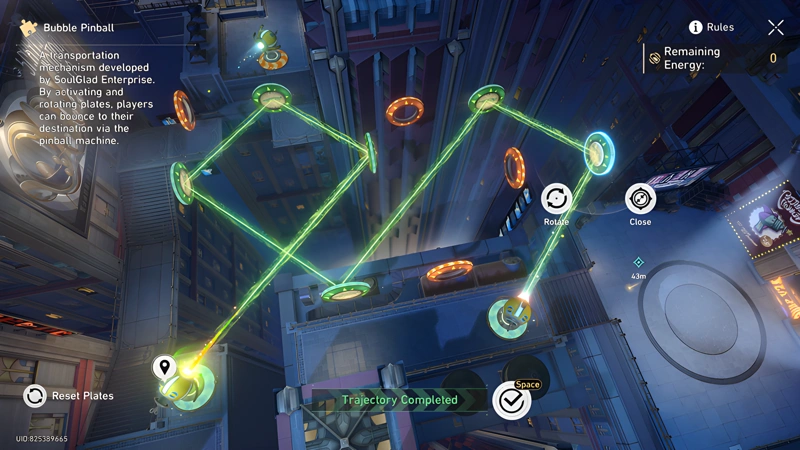Confirm the completed trajectory checkmark

511,400
